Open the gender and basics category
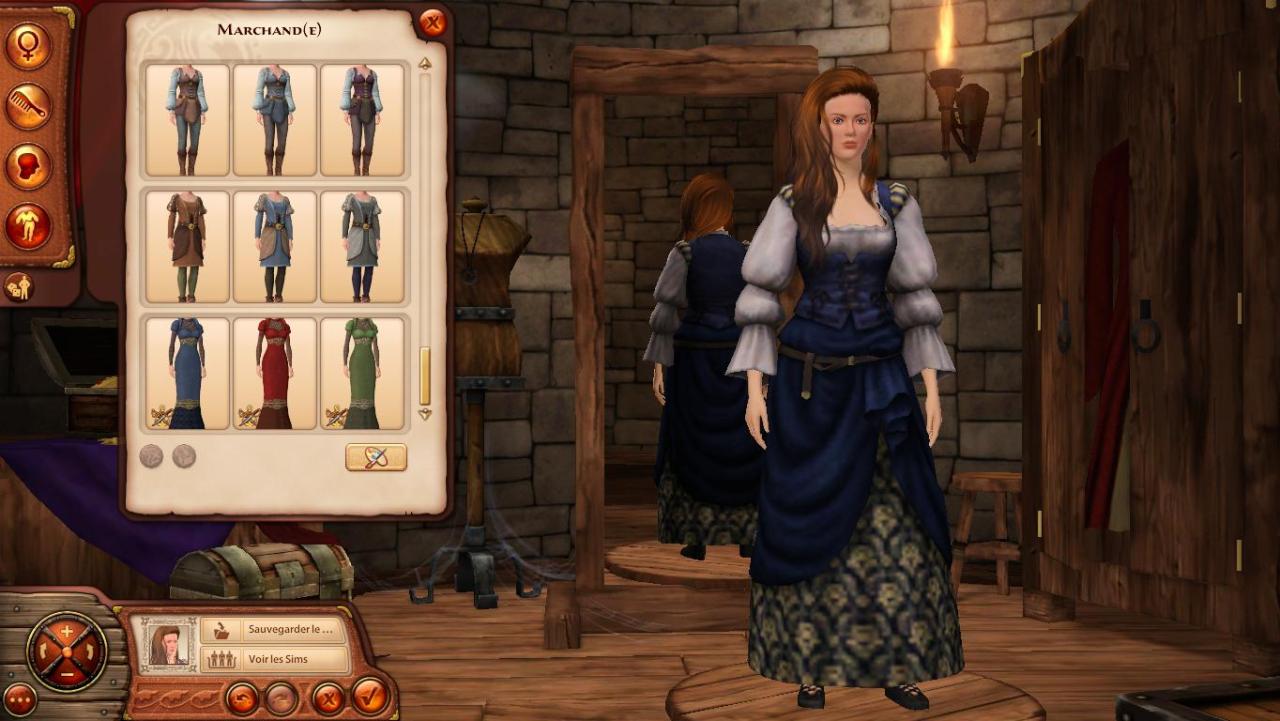1280x721 pixels. pos(27,46)
